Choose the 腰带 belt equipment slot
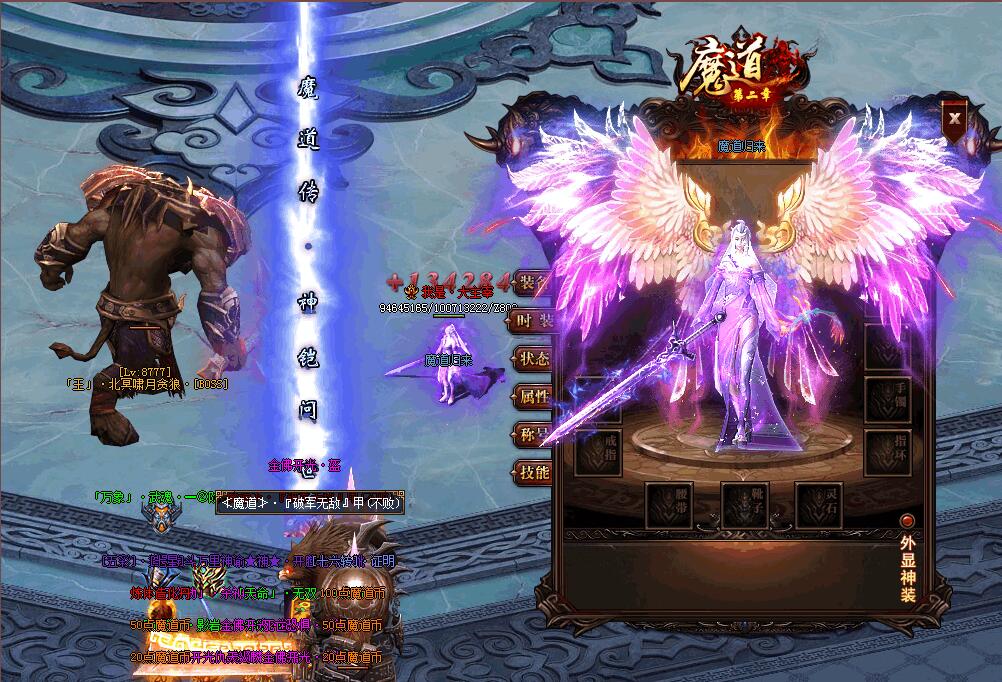 click(670, 505)
